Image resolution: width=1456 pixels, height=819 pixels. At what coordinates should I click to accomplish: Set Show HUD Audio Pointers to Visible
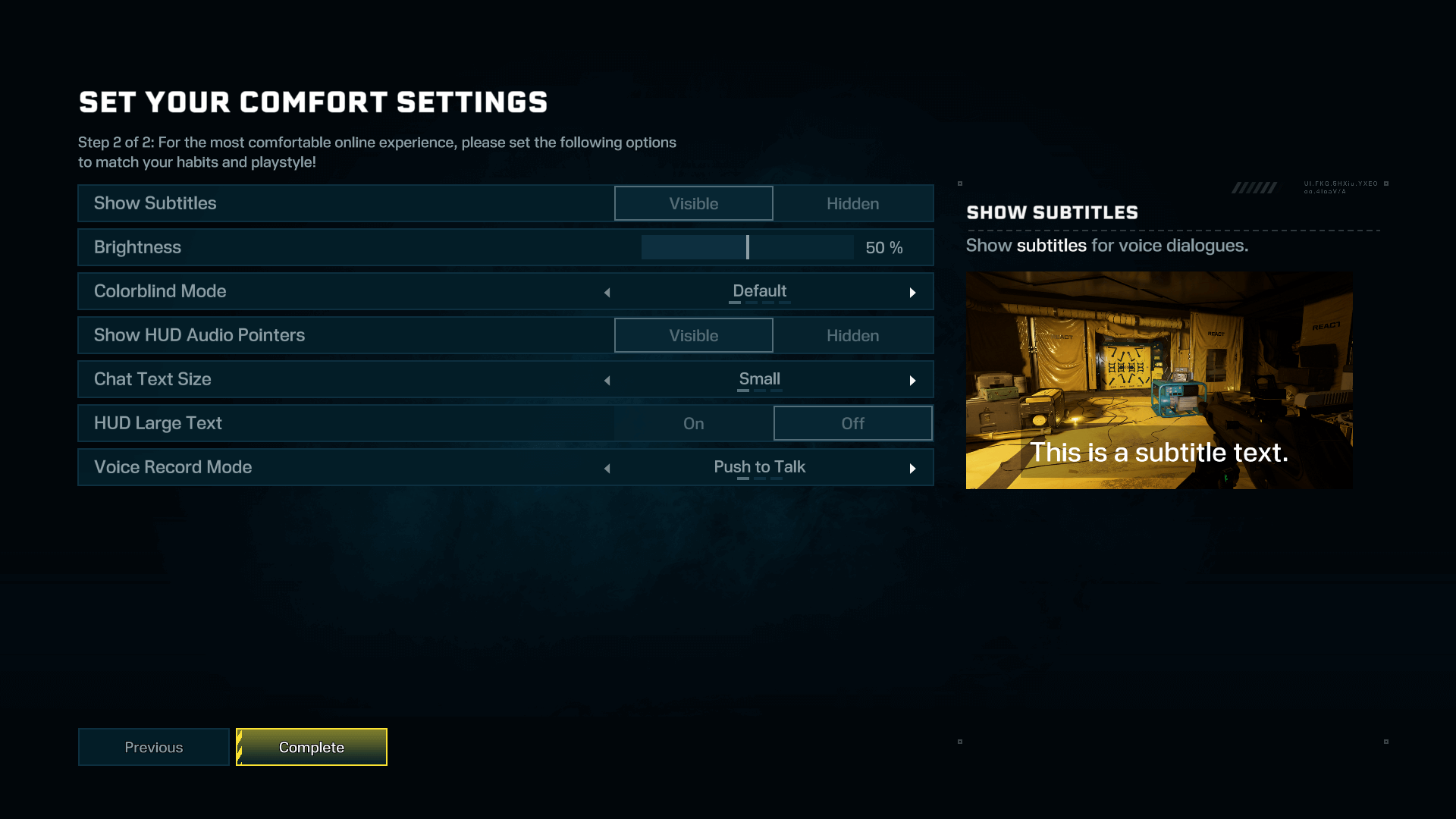(692, 335)
